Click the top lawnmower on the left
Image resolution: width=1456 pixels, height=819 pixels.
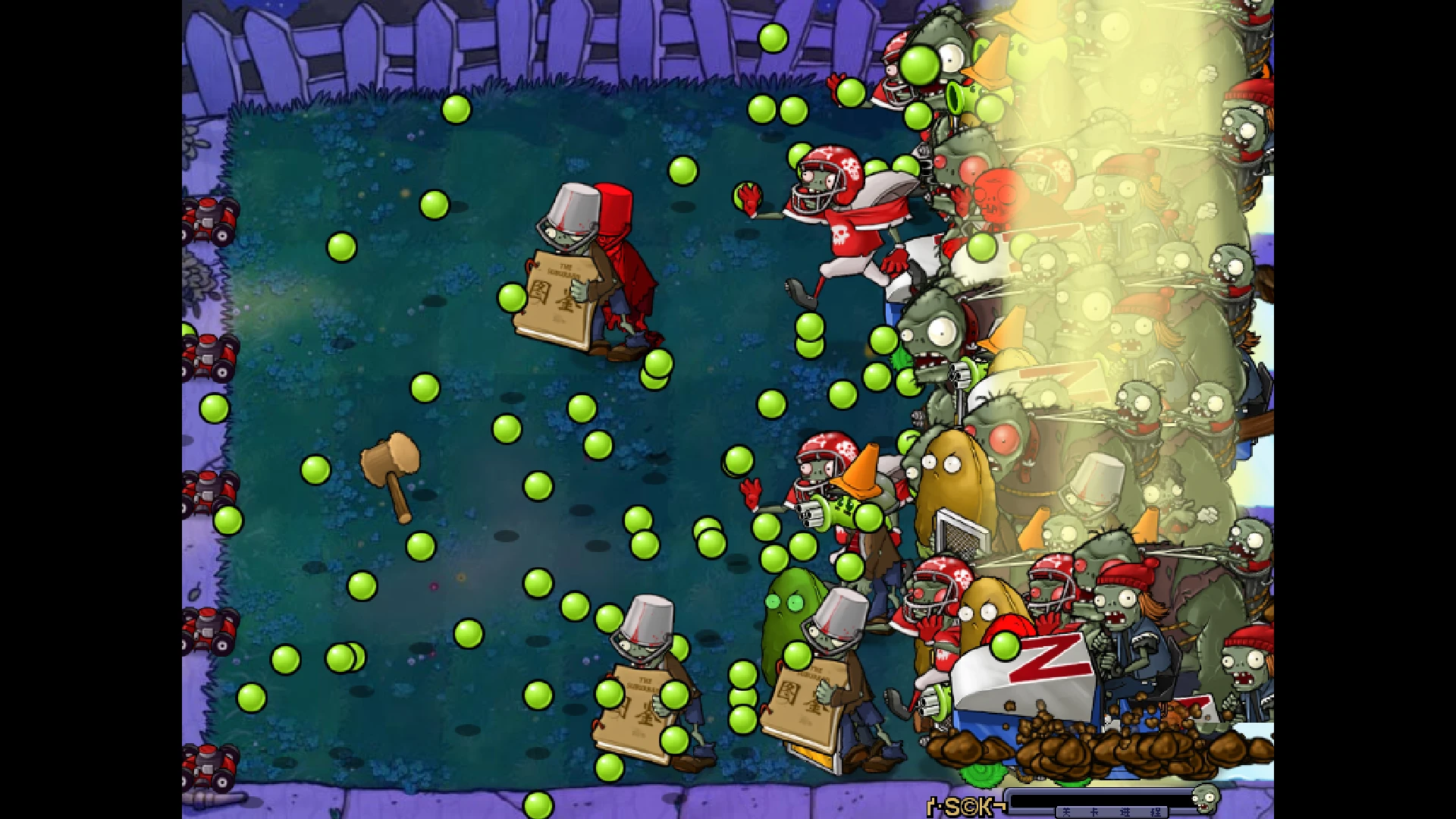coord(210,216)
